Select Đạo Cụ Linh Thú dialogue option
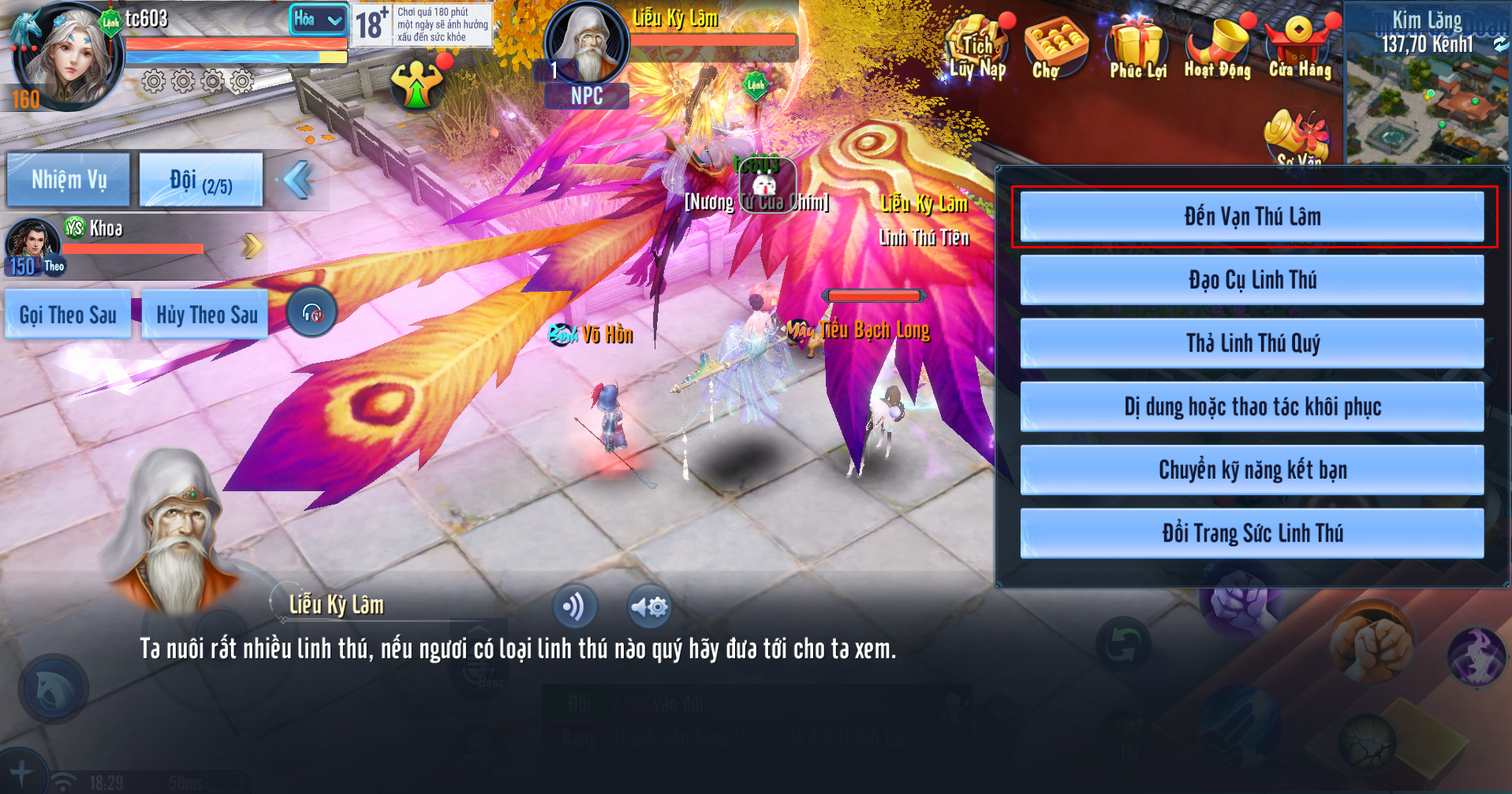This screenshot has height=794, width=1512. (x=1252, y=280)
